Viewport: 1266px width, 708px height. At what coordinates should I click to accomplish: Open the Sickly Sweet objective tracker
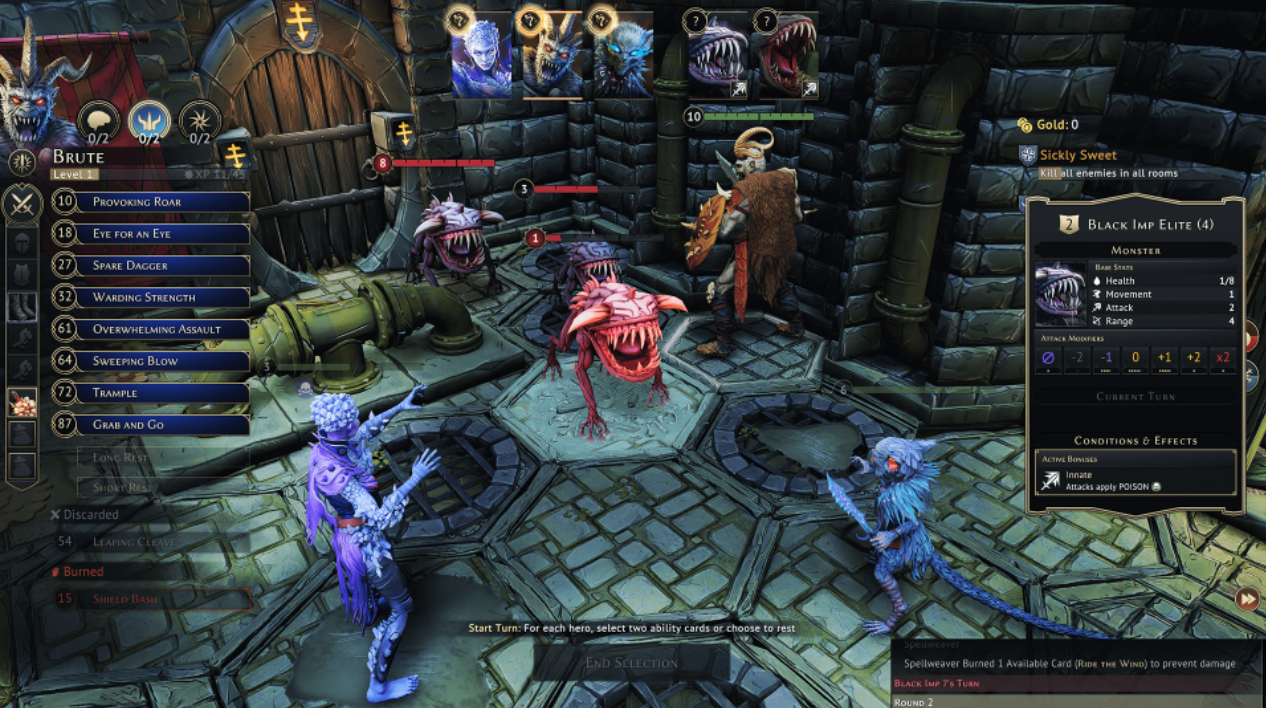coord(1078,155)
